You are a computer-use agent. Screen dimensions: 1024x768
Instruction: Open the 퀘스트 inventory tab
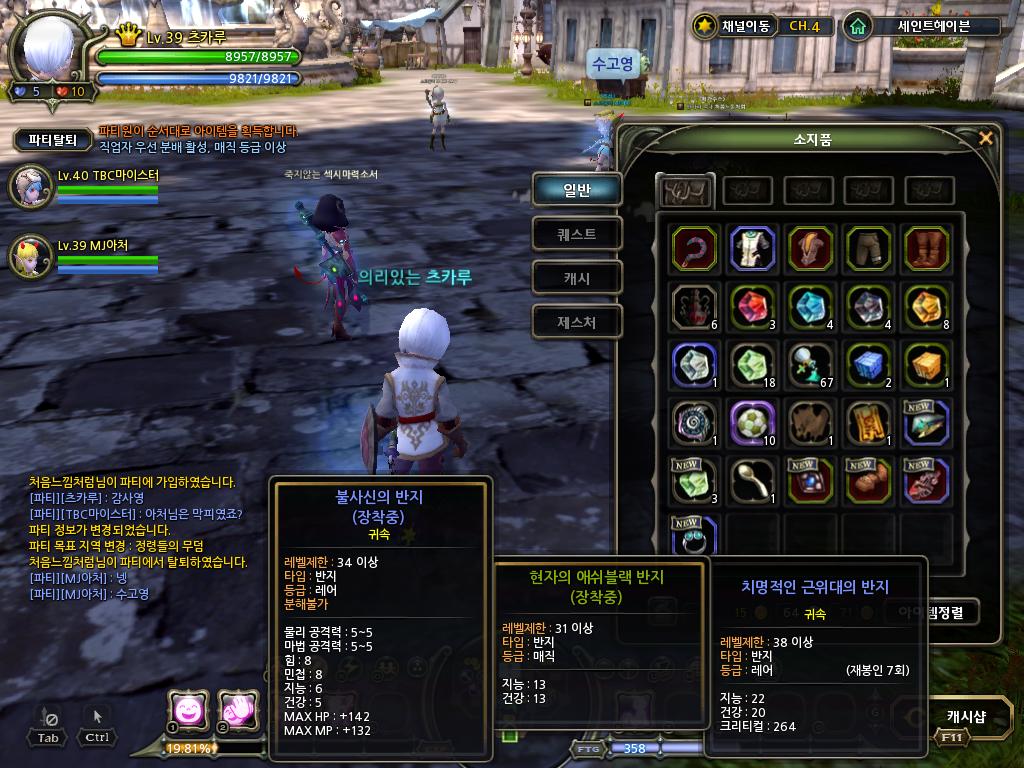pos(577,234)
